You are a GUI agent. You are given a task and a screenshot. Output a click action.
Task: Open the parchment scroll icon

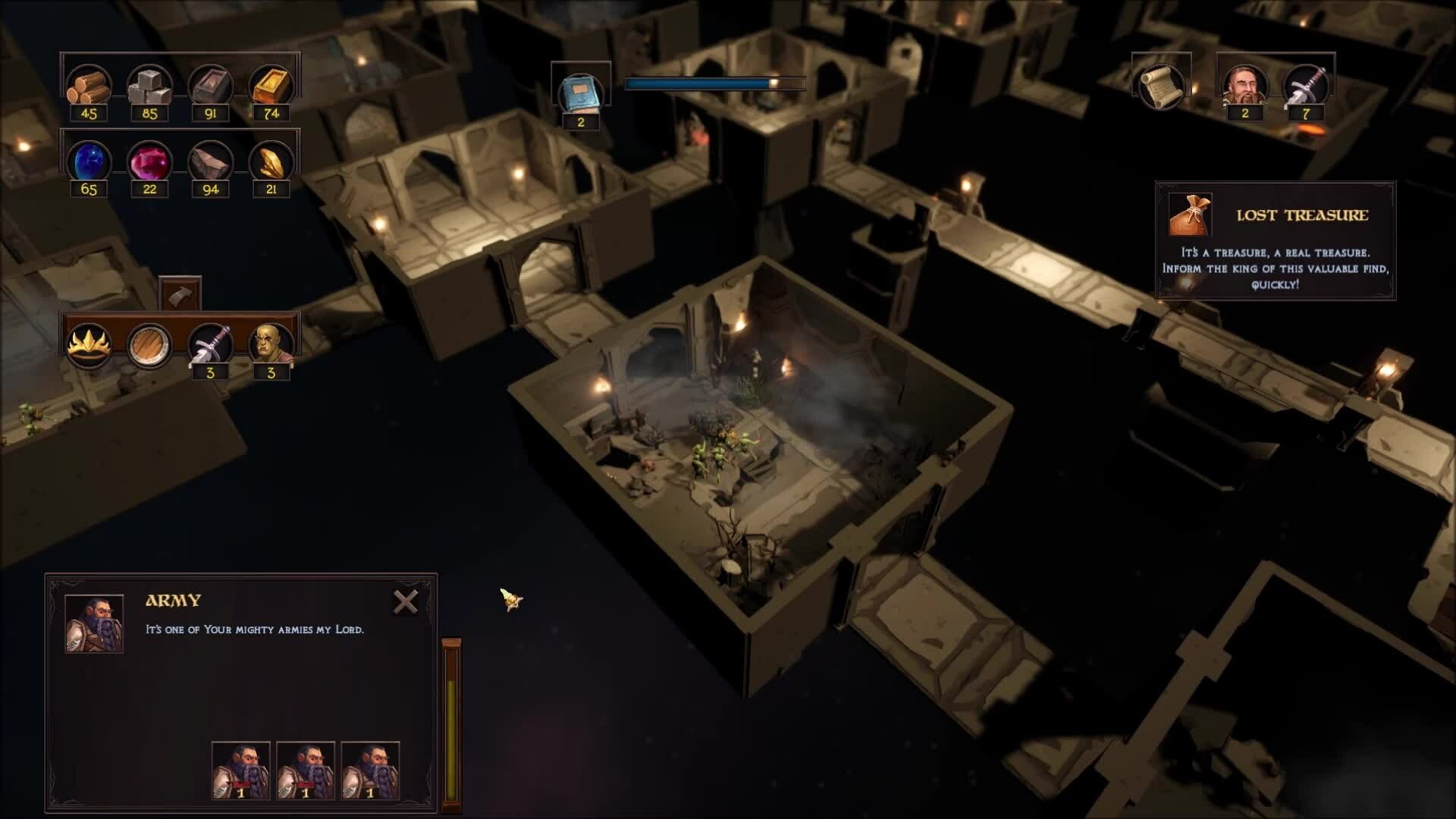coord(1161,86)
